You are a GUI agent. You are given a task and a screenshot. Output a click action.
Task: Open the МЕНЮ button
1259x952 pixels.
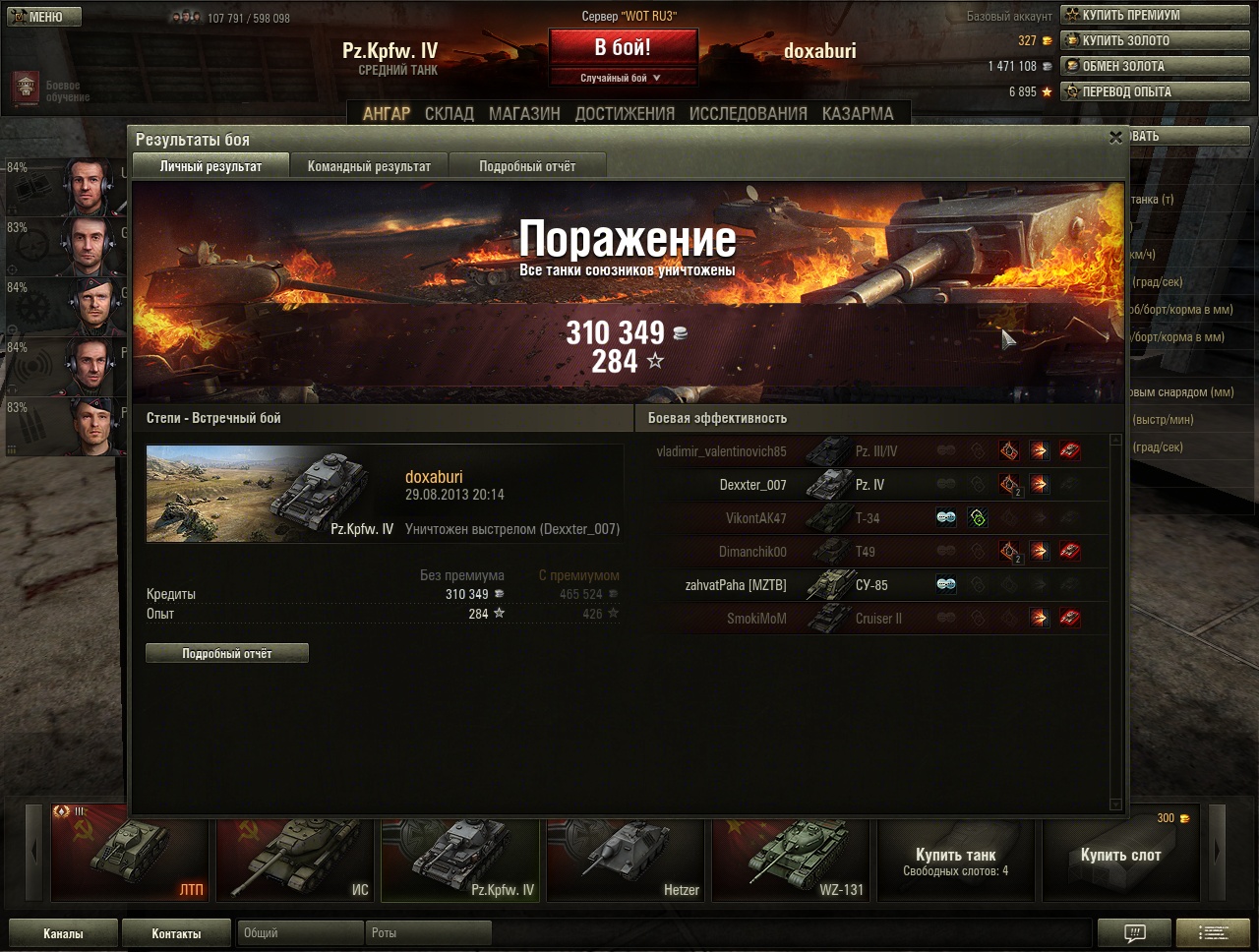point(44,17)
